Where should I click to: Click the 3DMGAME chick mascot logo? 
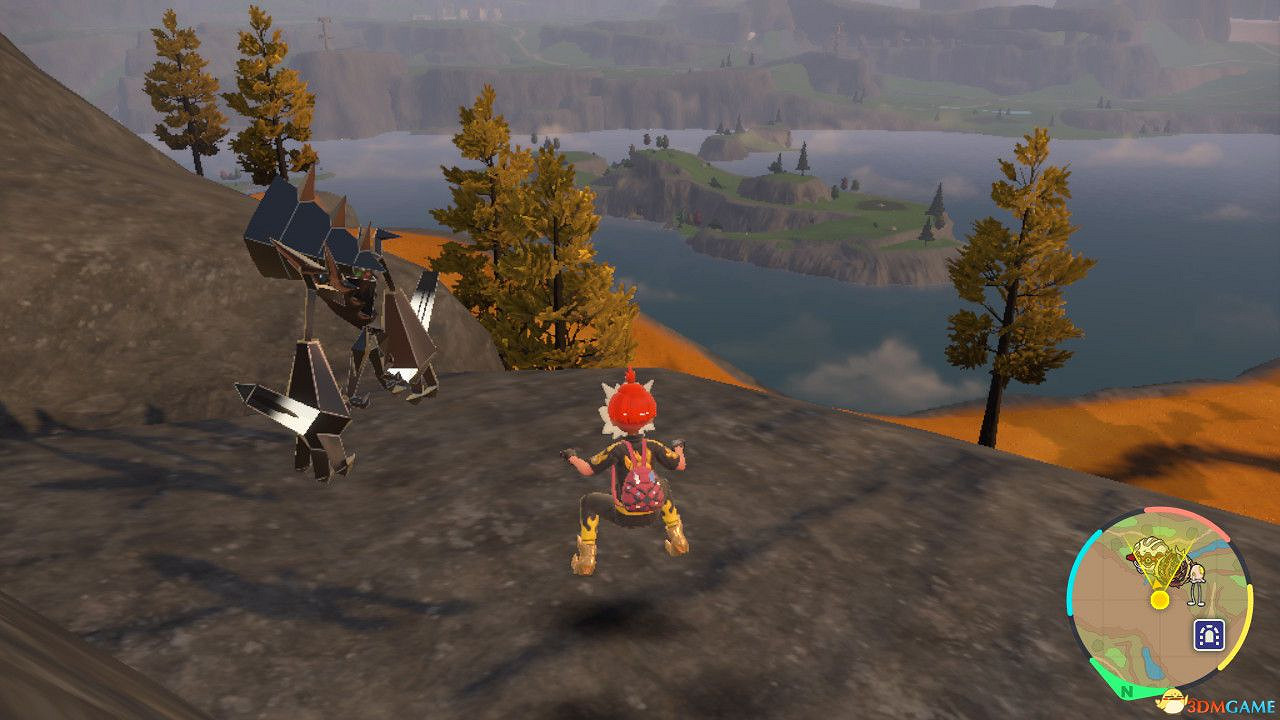point(1174,702)
